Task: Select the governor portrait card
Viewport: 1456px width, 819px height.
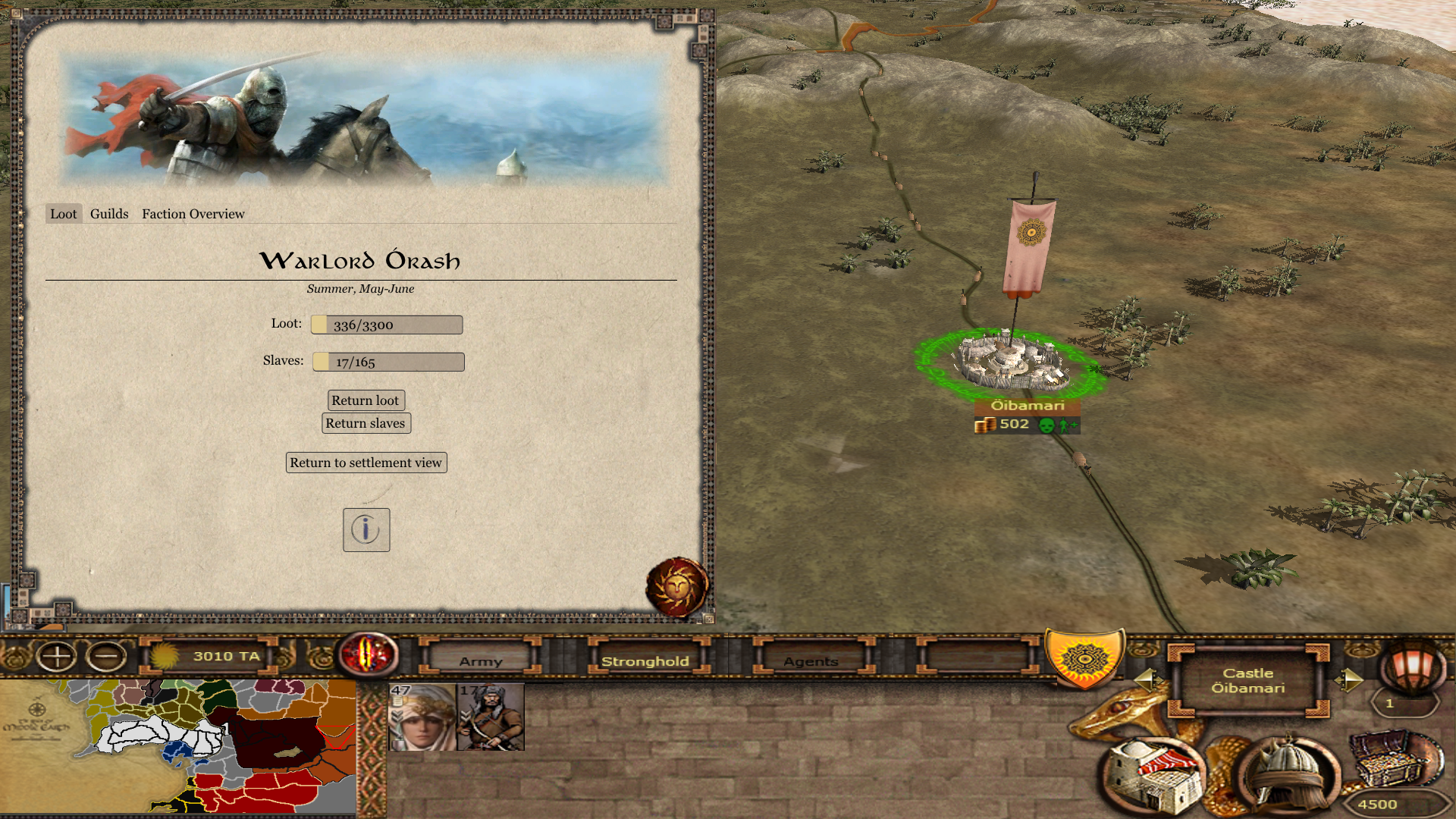Action: tap(422, 717)
